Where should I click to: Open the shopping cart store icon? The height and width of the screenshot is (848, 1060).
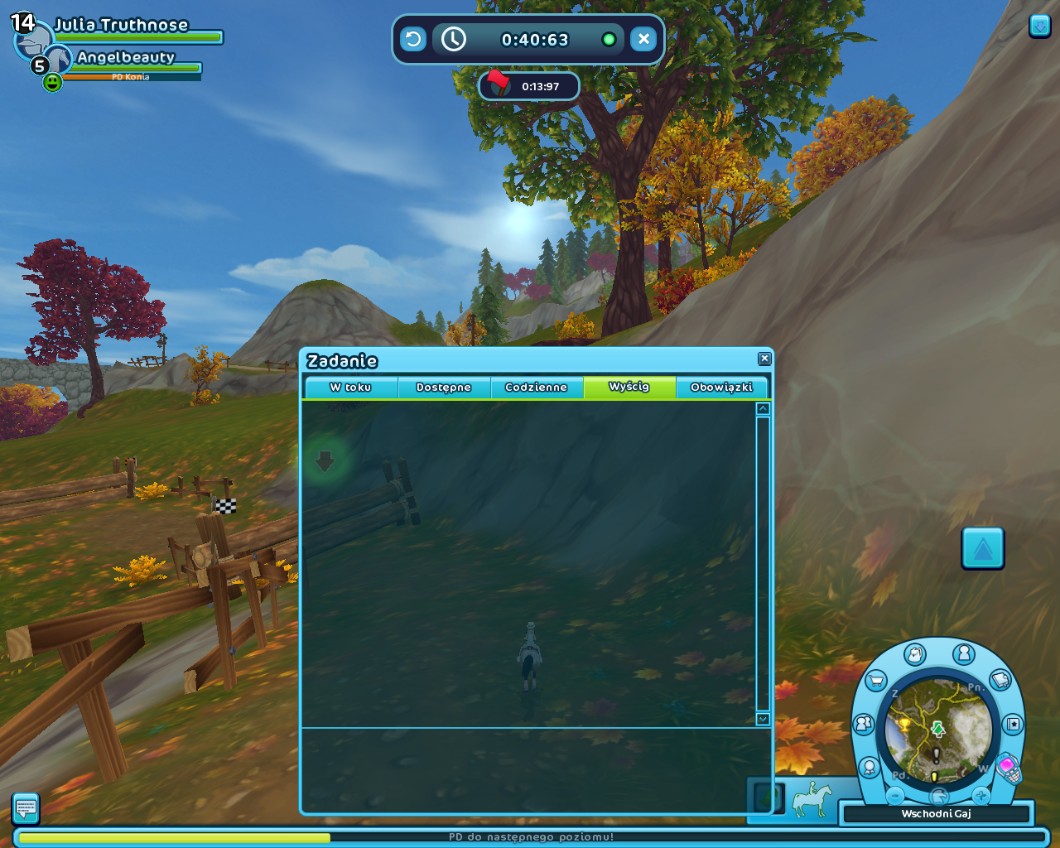876,682
